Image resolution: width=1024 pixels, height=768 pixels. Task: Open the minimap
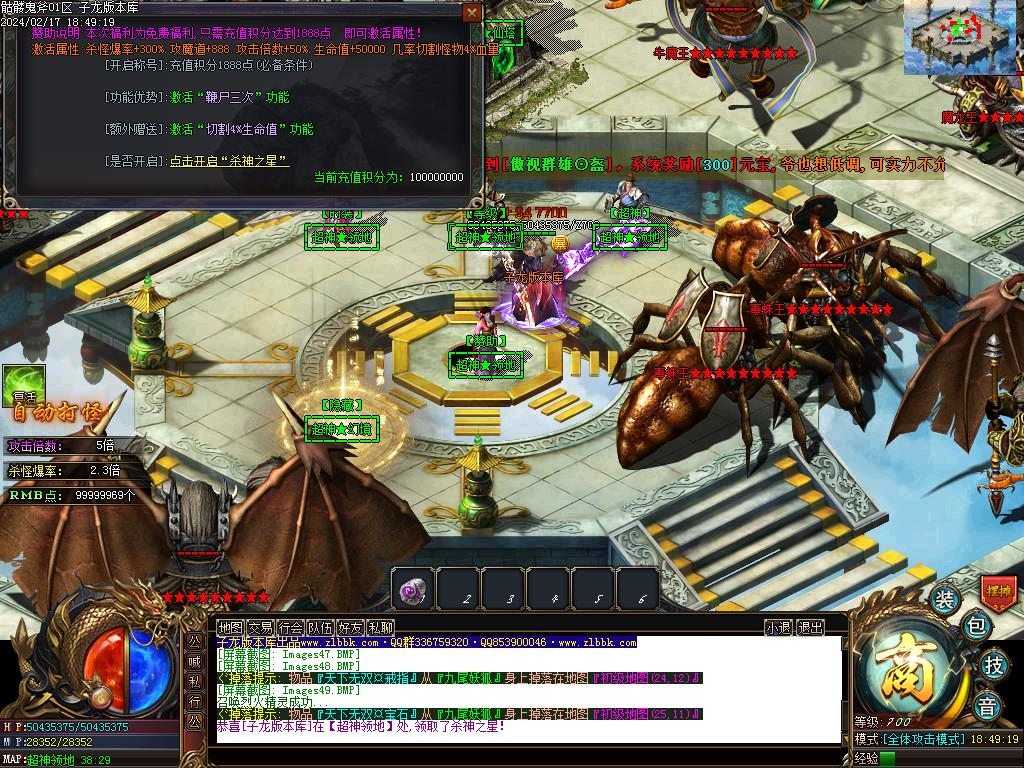click(953, 36)
